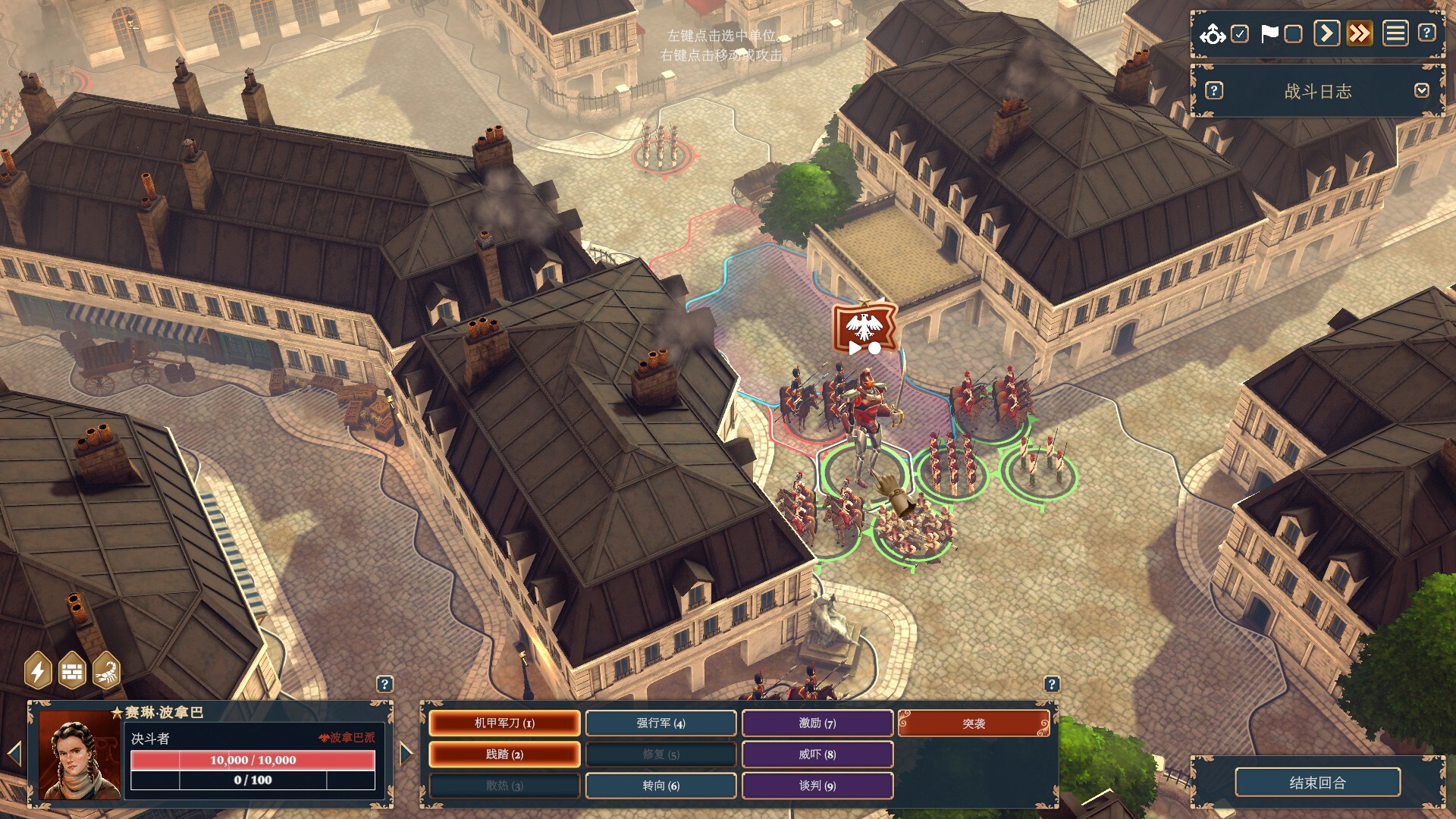Tick the empty checkbox beside the white flag
The width and height of the screenshot is (1456, 819).
coord(1294,34)
